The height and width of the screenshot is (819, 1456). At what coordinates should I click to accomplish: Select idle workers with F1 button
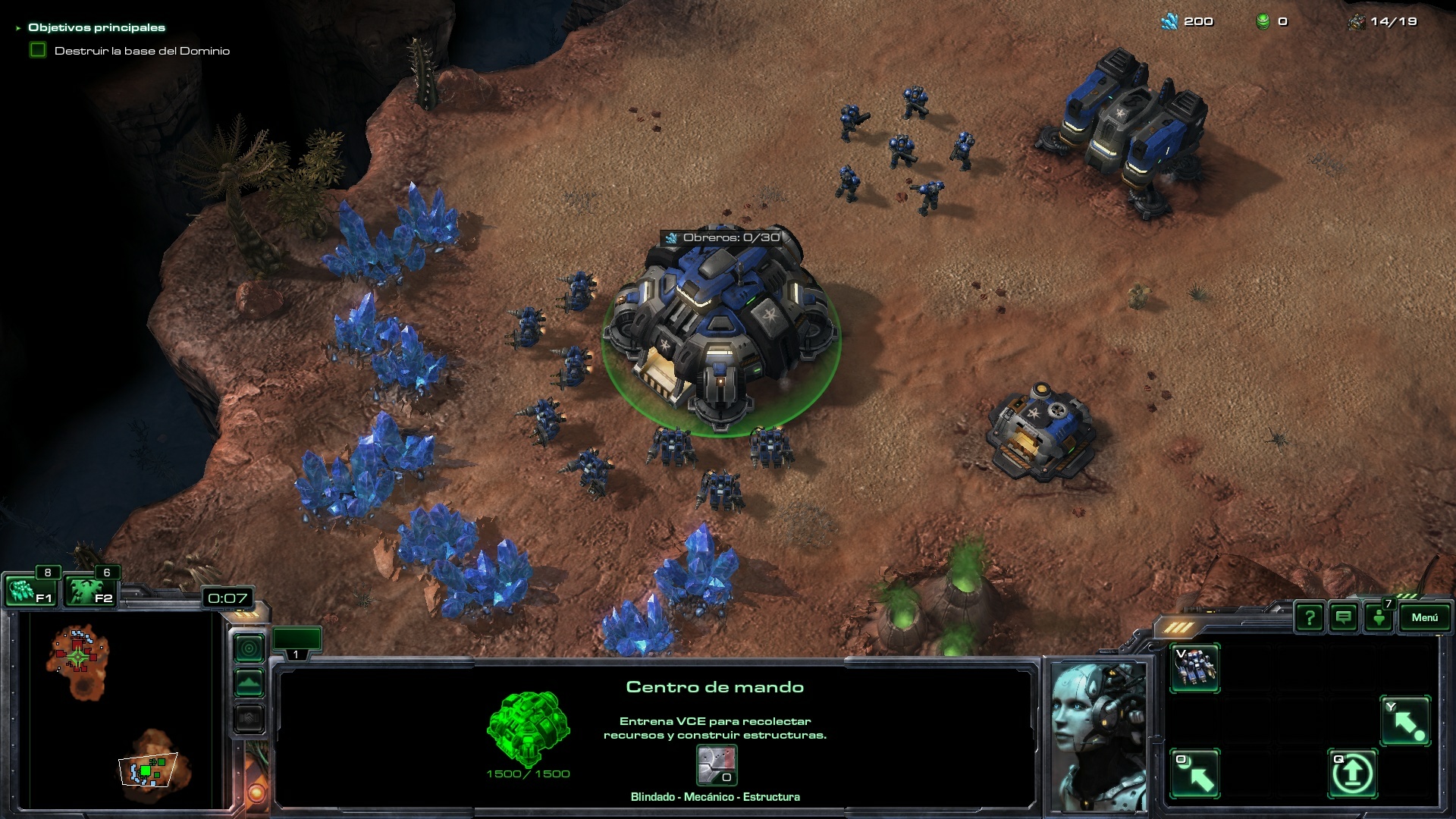[x=29, y=590]
